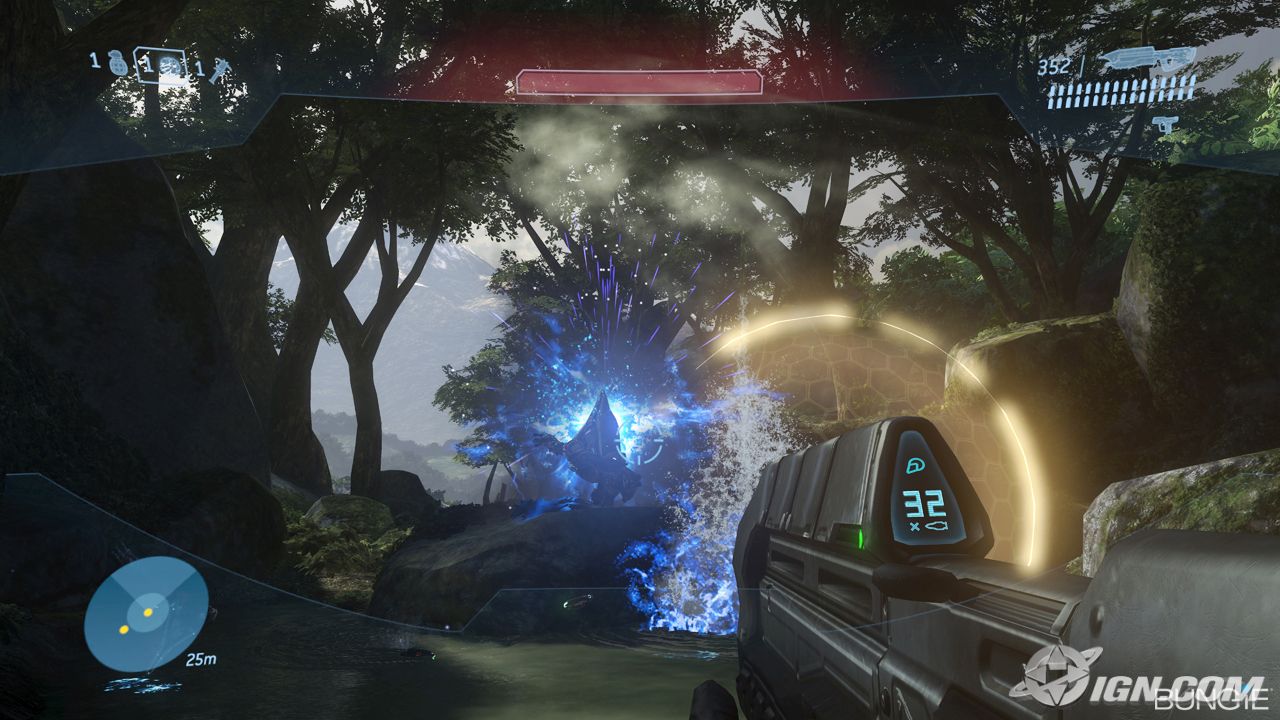Choose the highlighted plasma grenade slot

[171, 66]
